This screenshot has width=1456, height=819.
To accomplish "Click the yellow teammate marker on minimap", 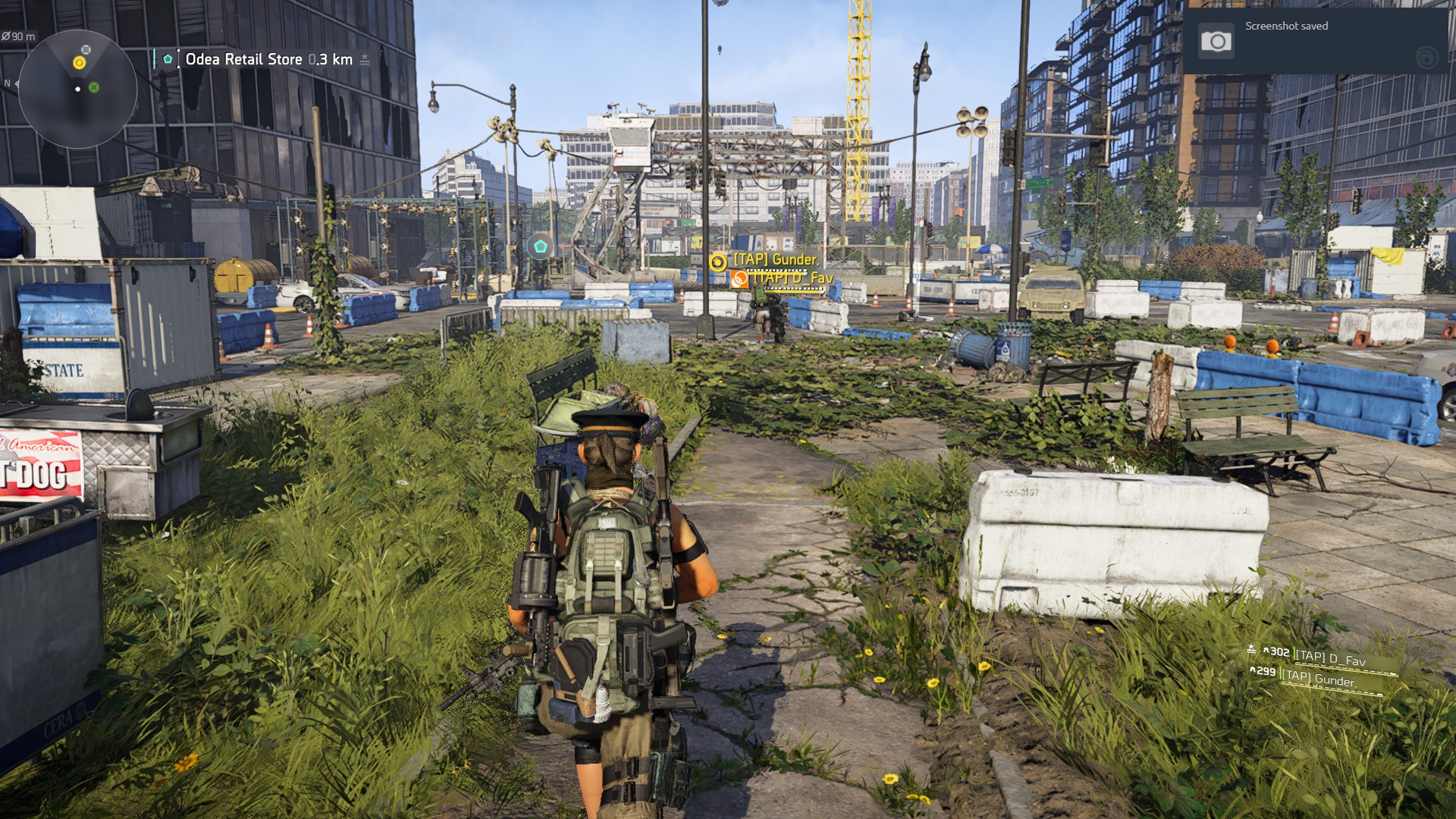I will 79,62.
